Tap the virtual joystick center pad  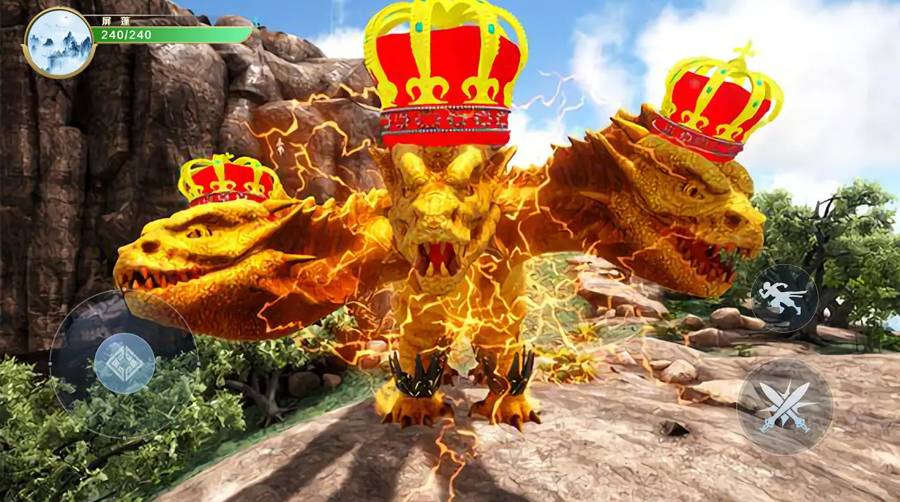click(x=124, y=363)
